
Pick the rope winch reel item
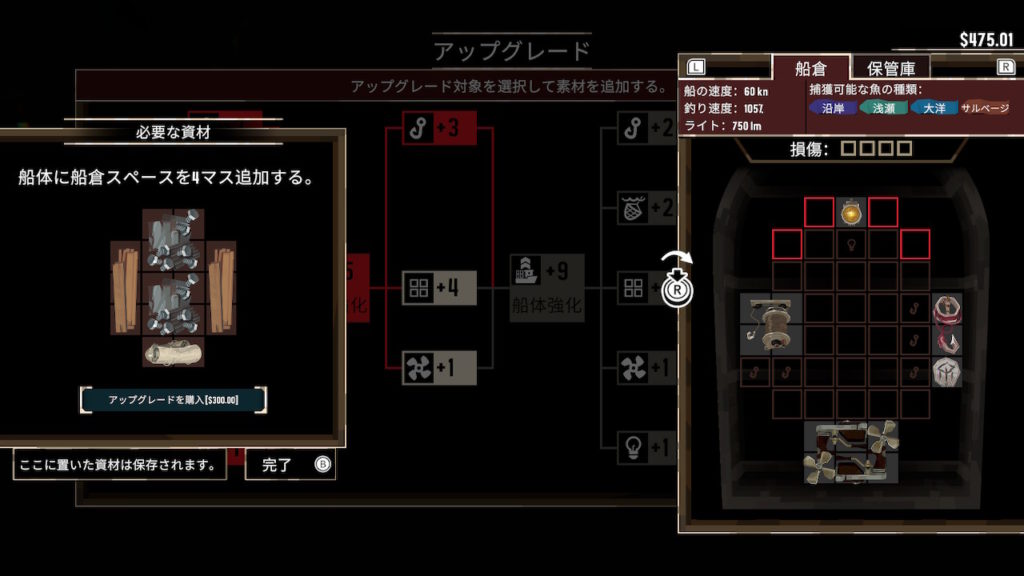[771, 323]
